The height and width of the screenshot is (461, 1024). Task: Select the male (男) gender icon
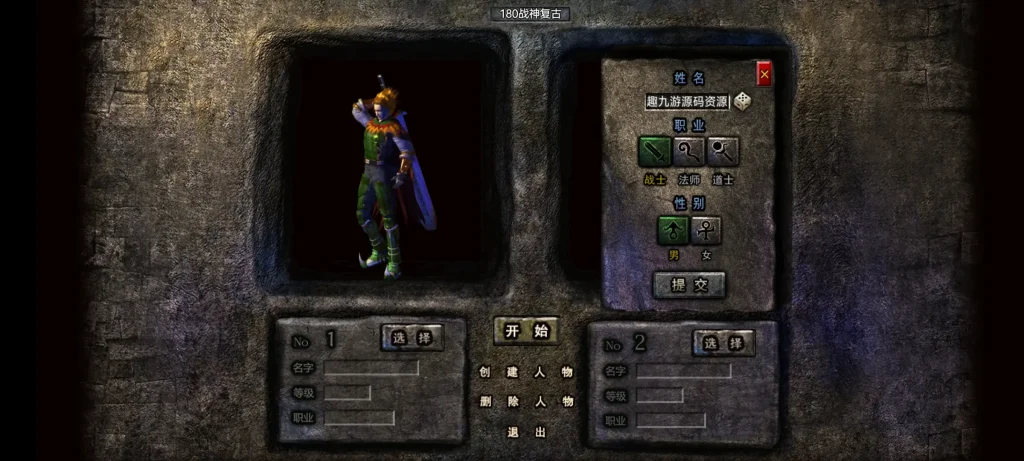pyautogui.click(x=673, y=230)
